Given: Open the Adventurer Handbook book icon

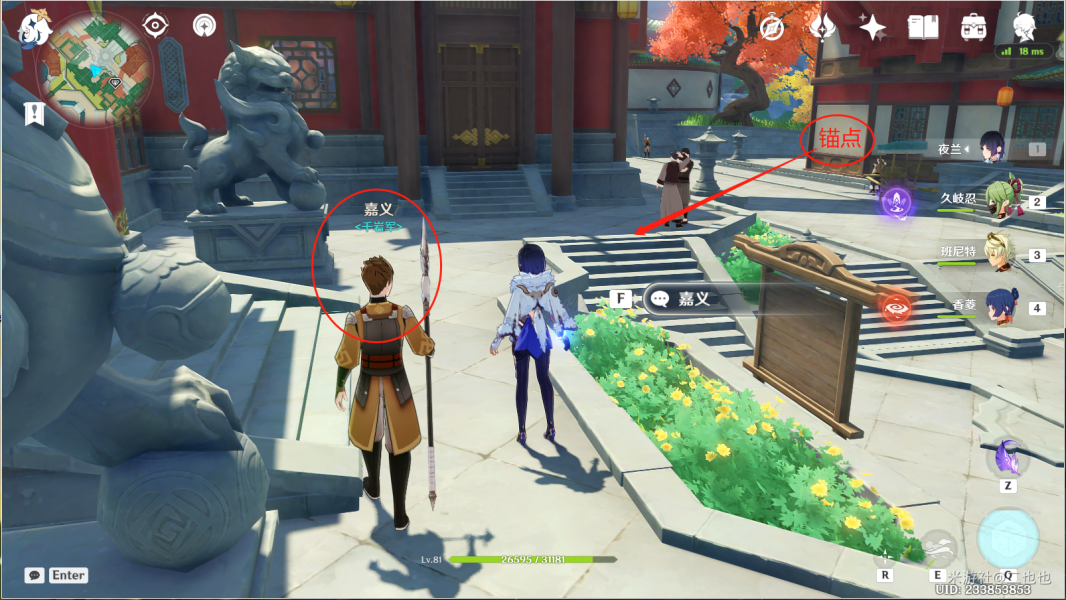Looking at the screenshot, I should coord(922,28).
